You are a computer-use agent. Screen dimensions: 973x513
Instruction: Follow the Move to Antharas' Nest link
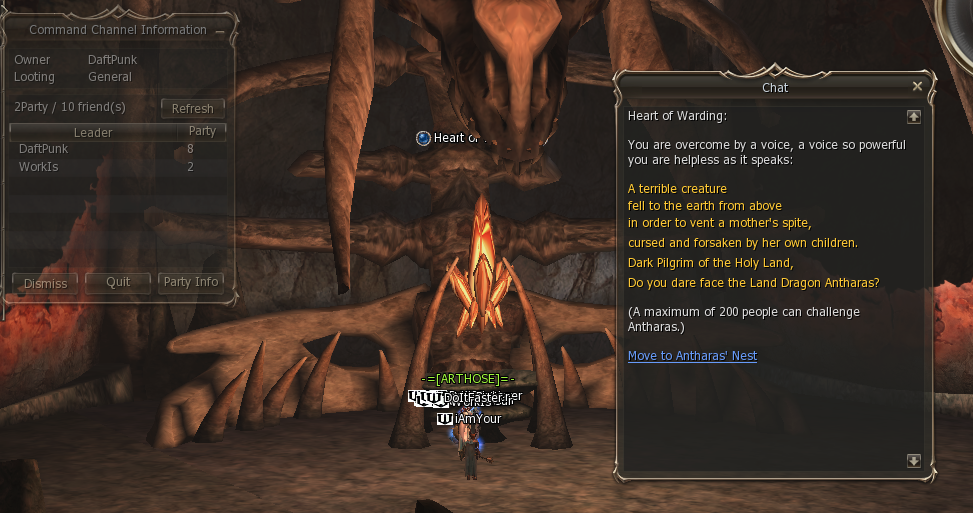point(692,356)
